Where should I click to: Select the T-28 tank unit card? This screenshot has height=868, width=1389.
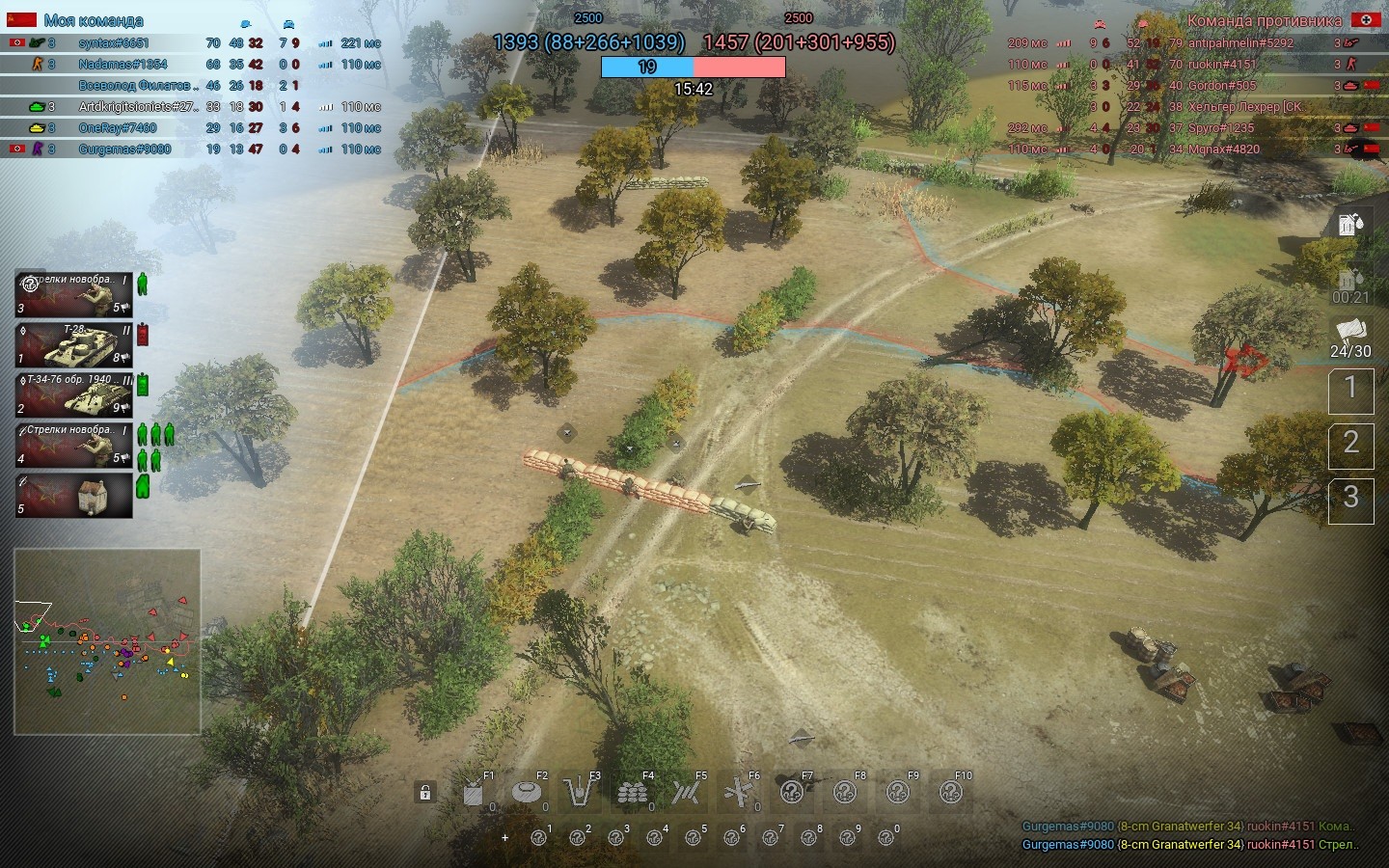[x=73, y=344]
